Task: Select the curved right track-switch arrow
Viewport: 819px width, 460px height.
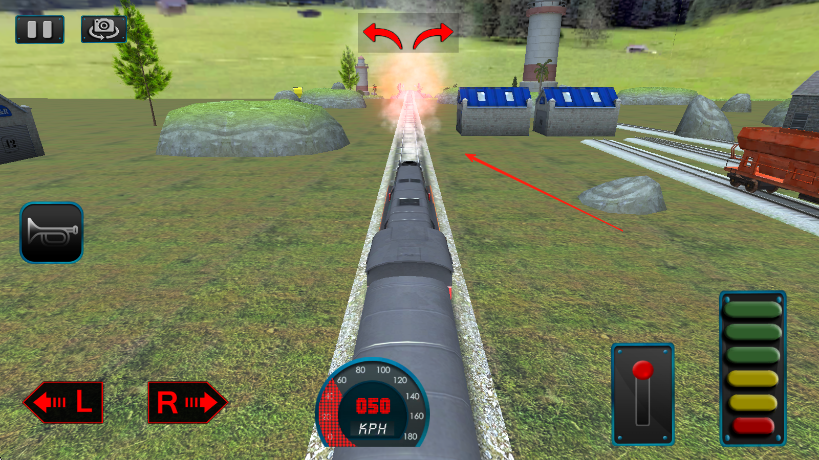Action: [x=434, y=35]
